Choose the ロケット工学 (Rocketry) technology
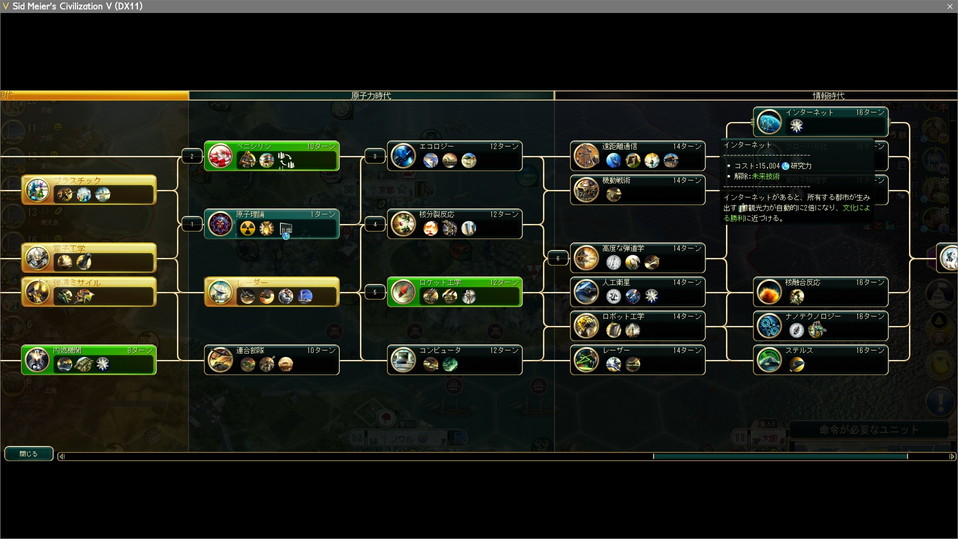The height and width of the screenshot is (539, 958). (455, 291)
